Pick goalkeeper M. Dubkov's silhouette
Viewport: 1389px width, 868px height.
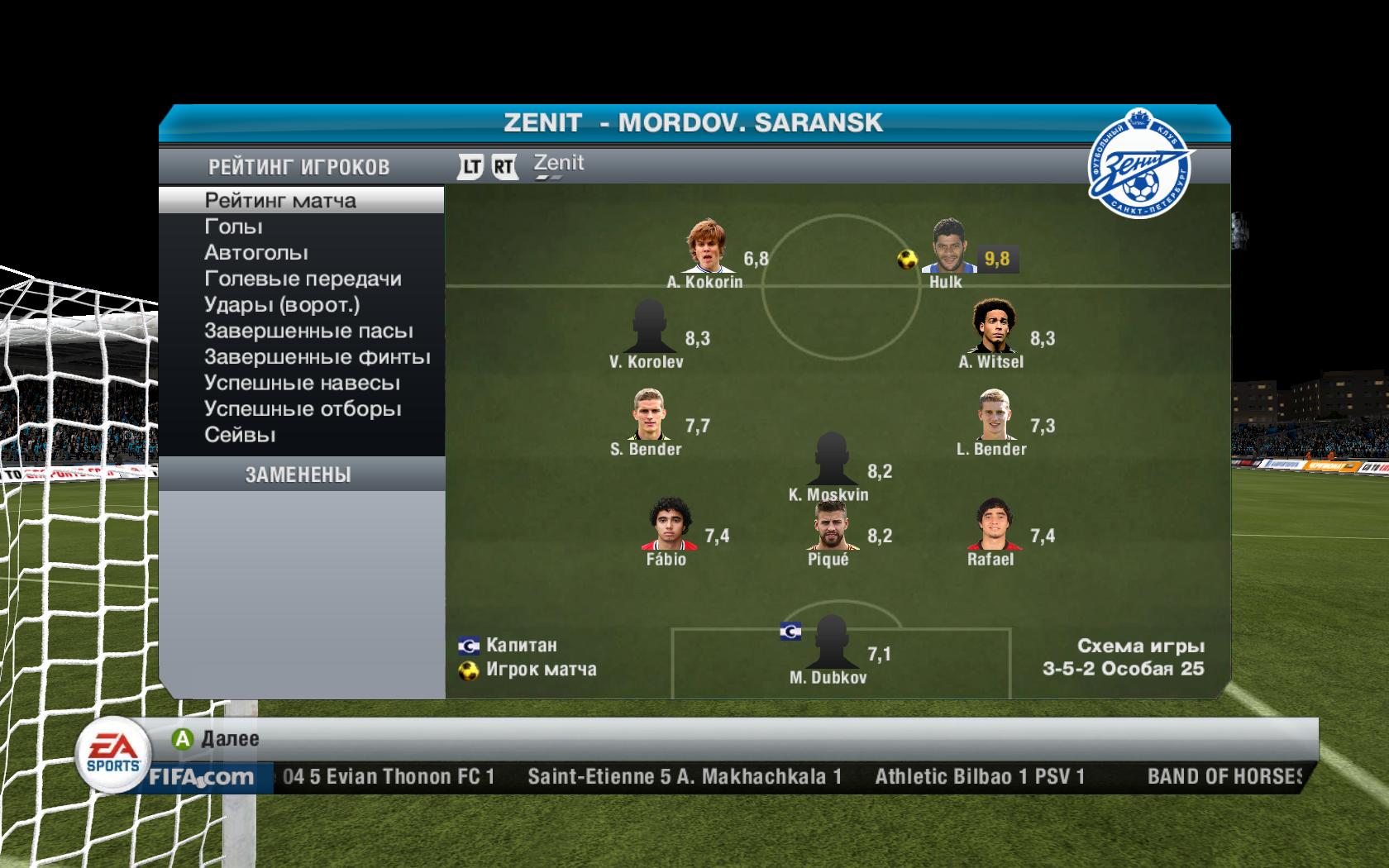(x=828, y=642)
